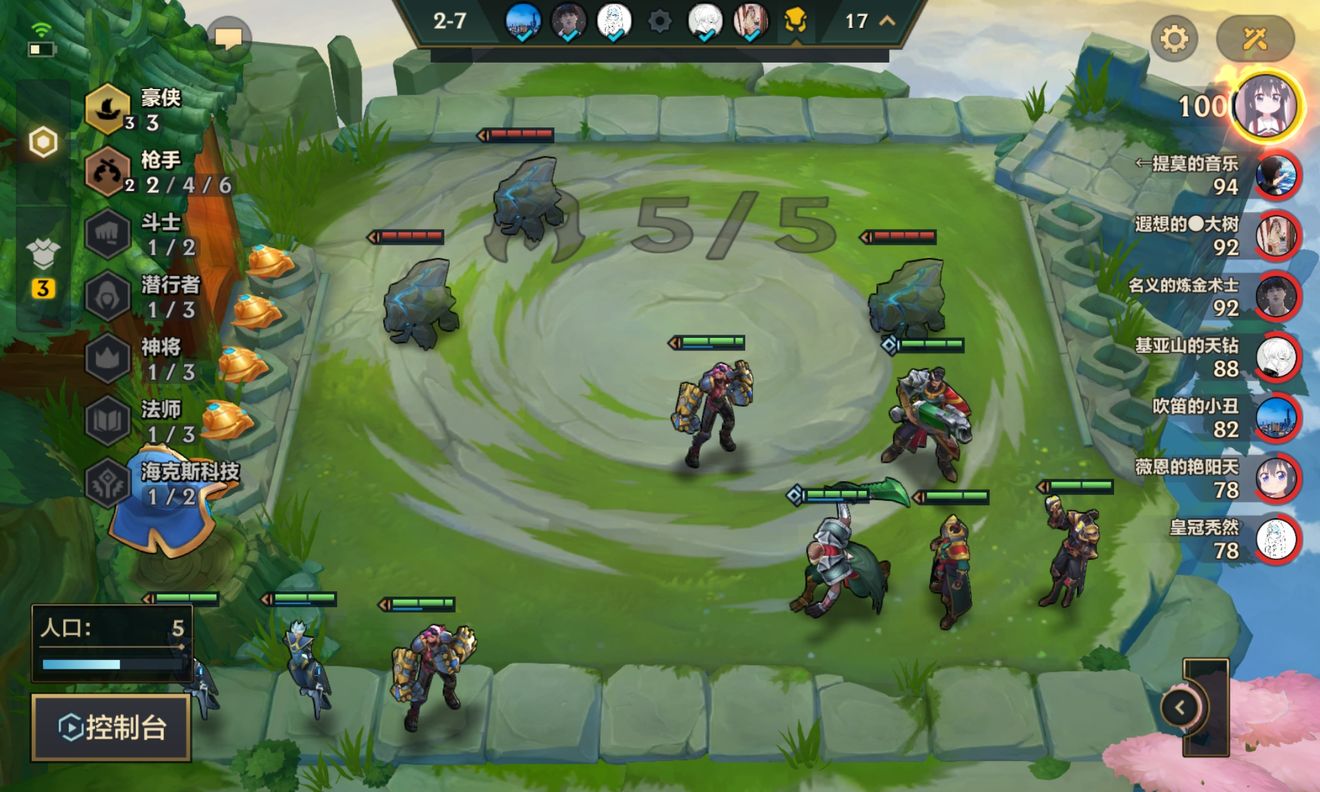This screenshot has width=1320, height=792.
Task: View player 名义的炼金术士 board
Action: tap(1276, 297)
